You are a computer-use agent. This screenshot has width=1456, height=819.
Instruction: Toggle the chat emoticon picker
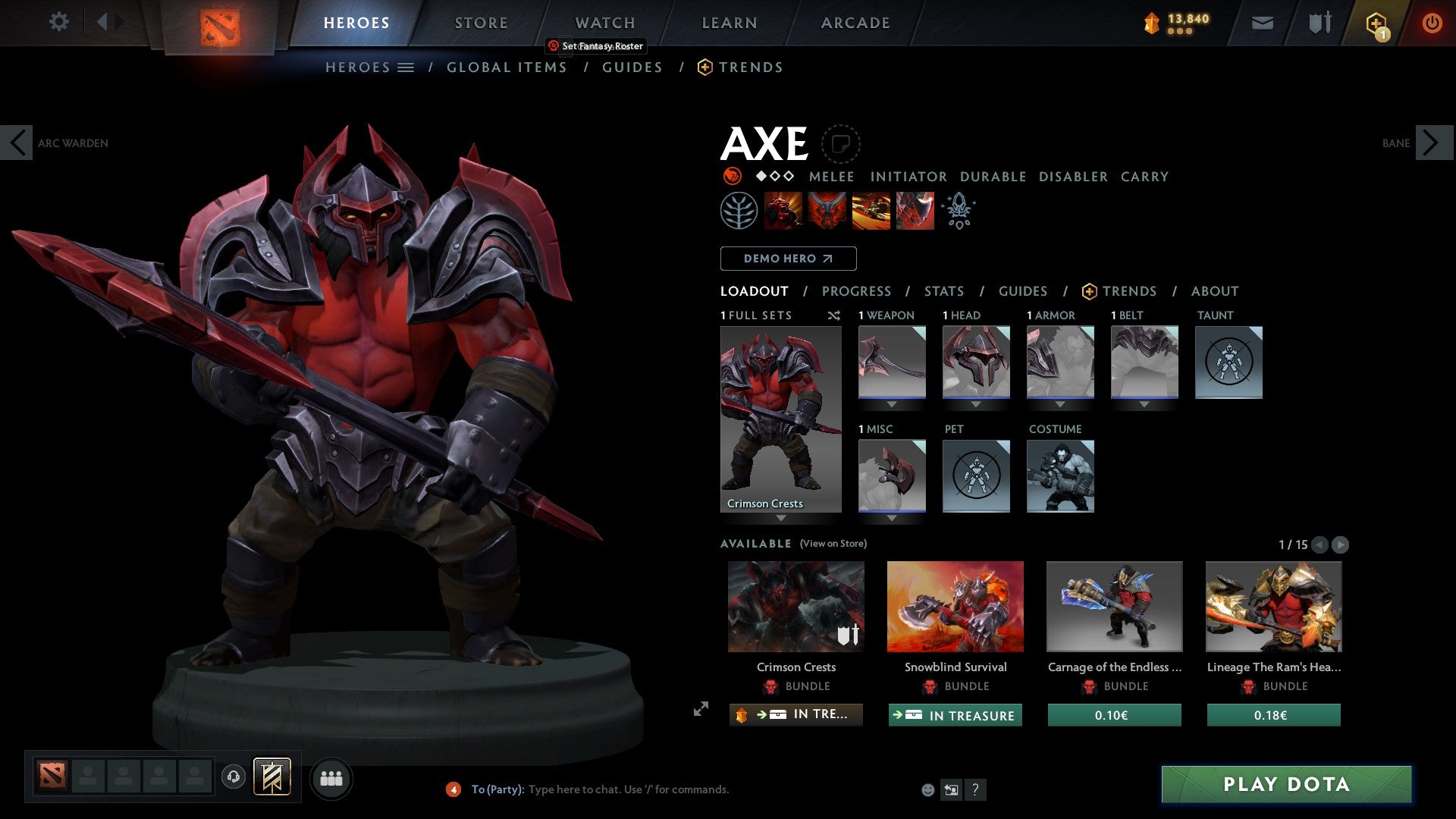coord(926,789)
